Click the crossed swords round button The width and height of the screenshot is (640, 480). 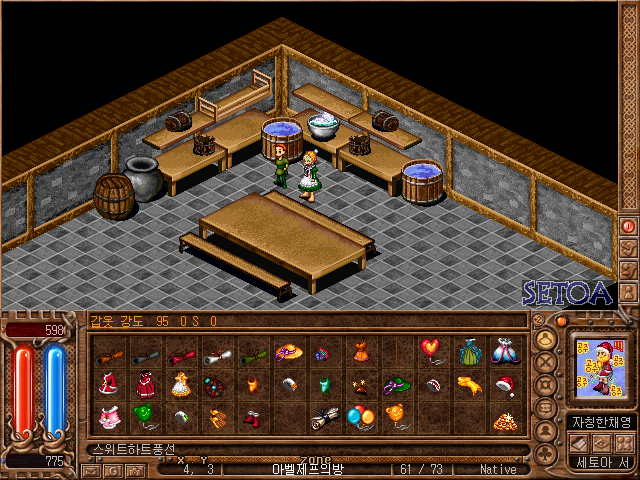click(546, 362)
